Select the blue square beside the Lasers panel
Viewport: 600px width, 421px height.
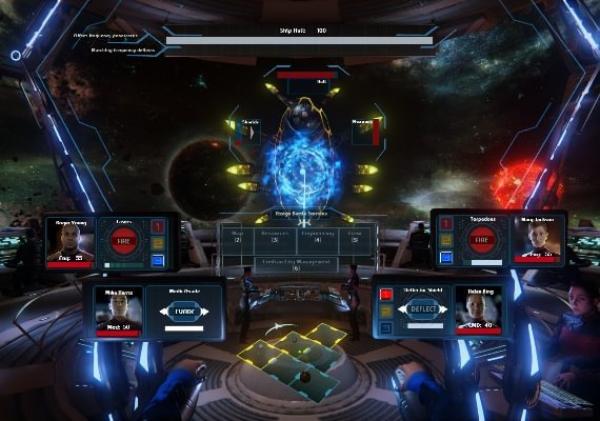(x=158, y=262)
